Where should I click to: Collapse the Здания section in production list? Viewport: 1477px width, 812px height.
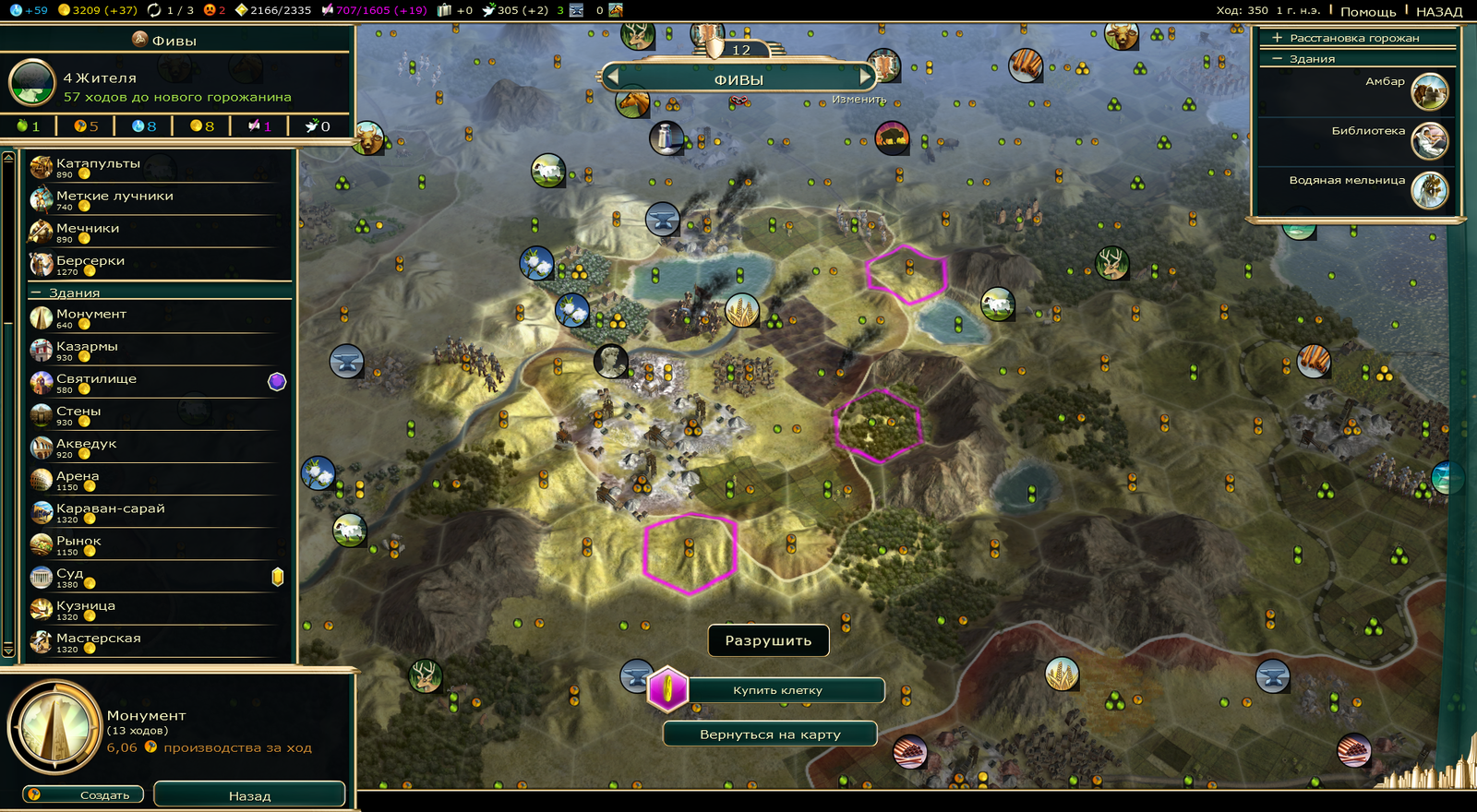37,293
